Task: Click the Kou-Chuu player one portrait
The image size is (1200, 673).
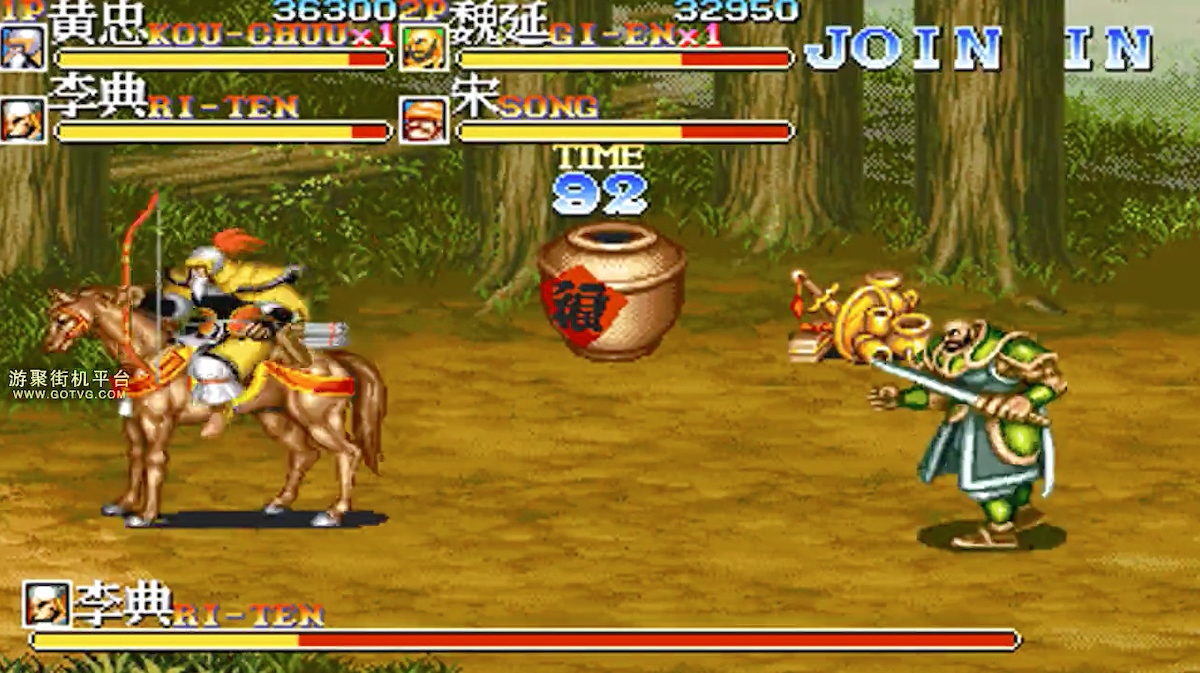Action: pos(22,46)
